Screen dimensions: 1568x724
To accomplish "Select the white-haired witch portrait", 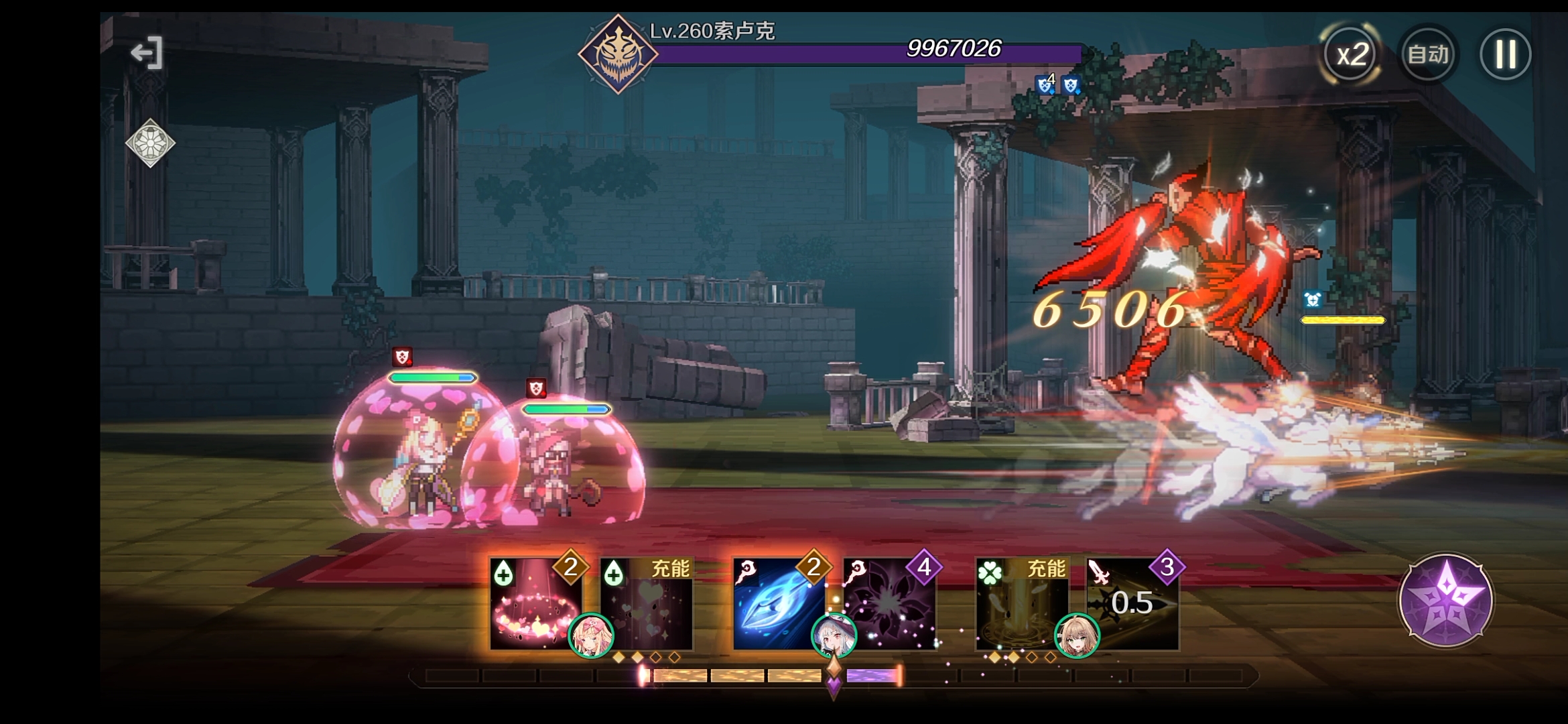I will (834, 636).
